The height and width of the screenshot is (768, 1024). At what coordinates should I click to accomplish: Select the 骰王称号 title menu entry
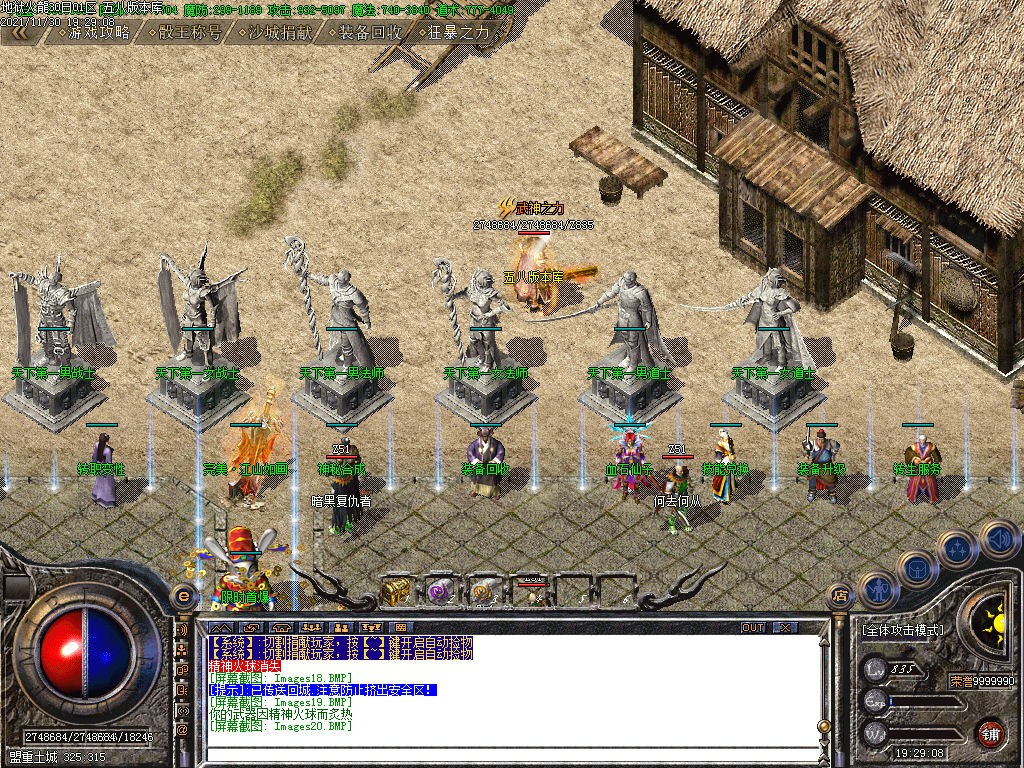click(185, 32)
